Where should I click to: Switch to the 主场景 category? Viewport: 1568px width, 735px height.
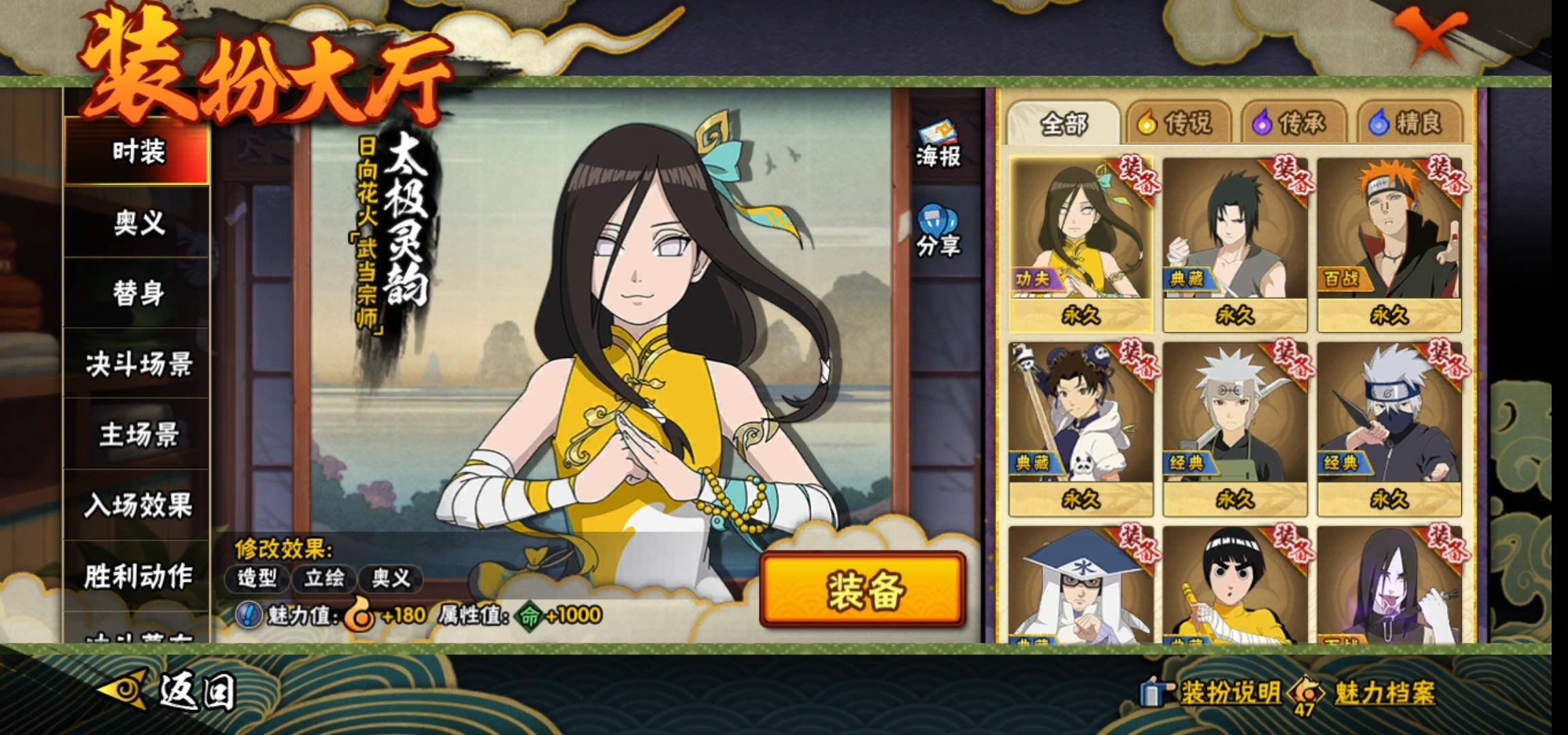(x=137, y=435)
